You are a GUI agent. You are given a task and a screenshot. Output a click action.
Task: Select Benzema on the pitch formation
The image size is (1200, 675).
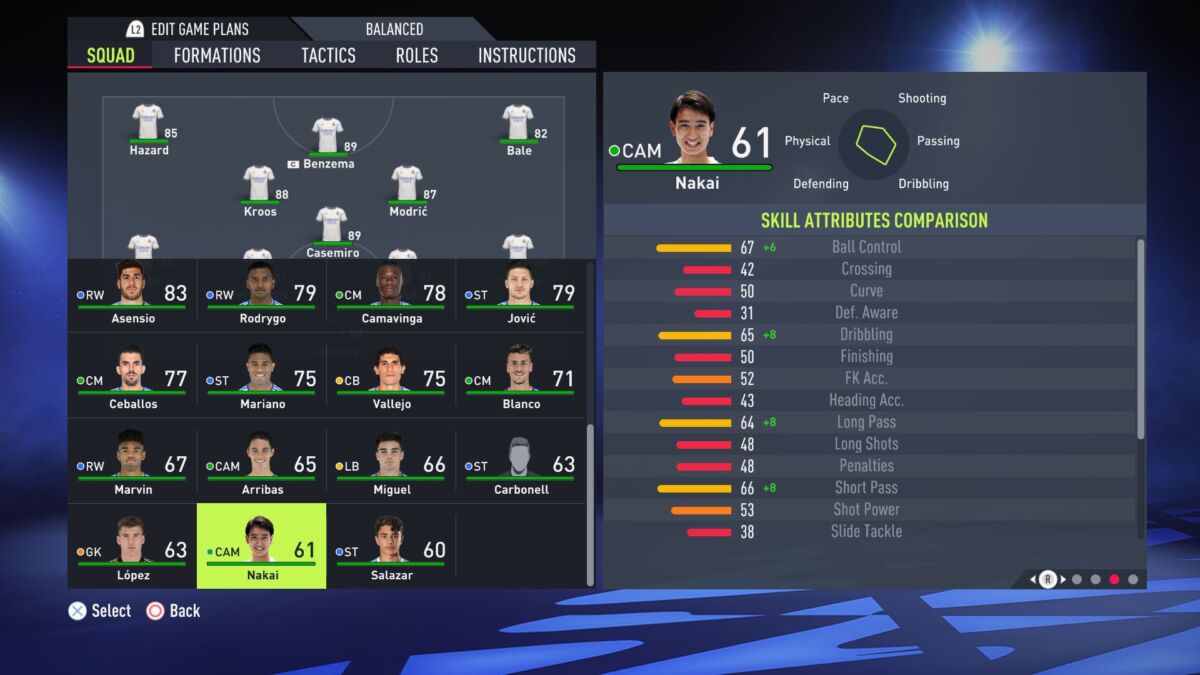point(327,140)
